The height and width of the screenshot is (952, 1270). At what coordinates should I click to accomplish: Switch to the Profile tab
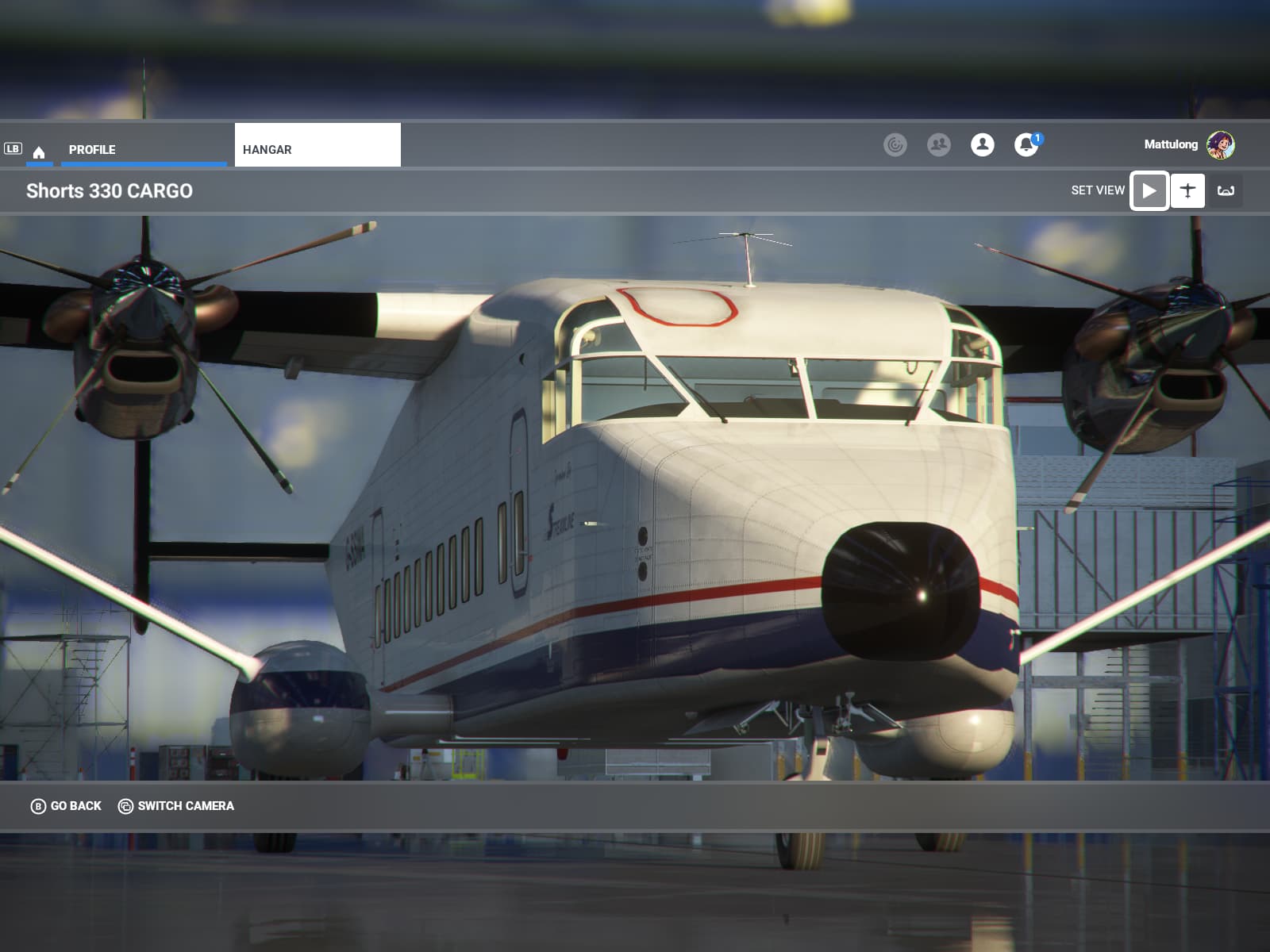[x=92, y=149]
